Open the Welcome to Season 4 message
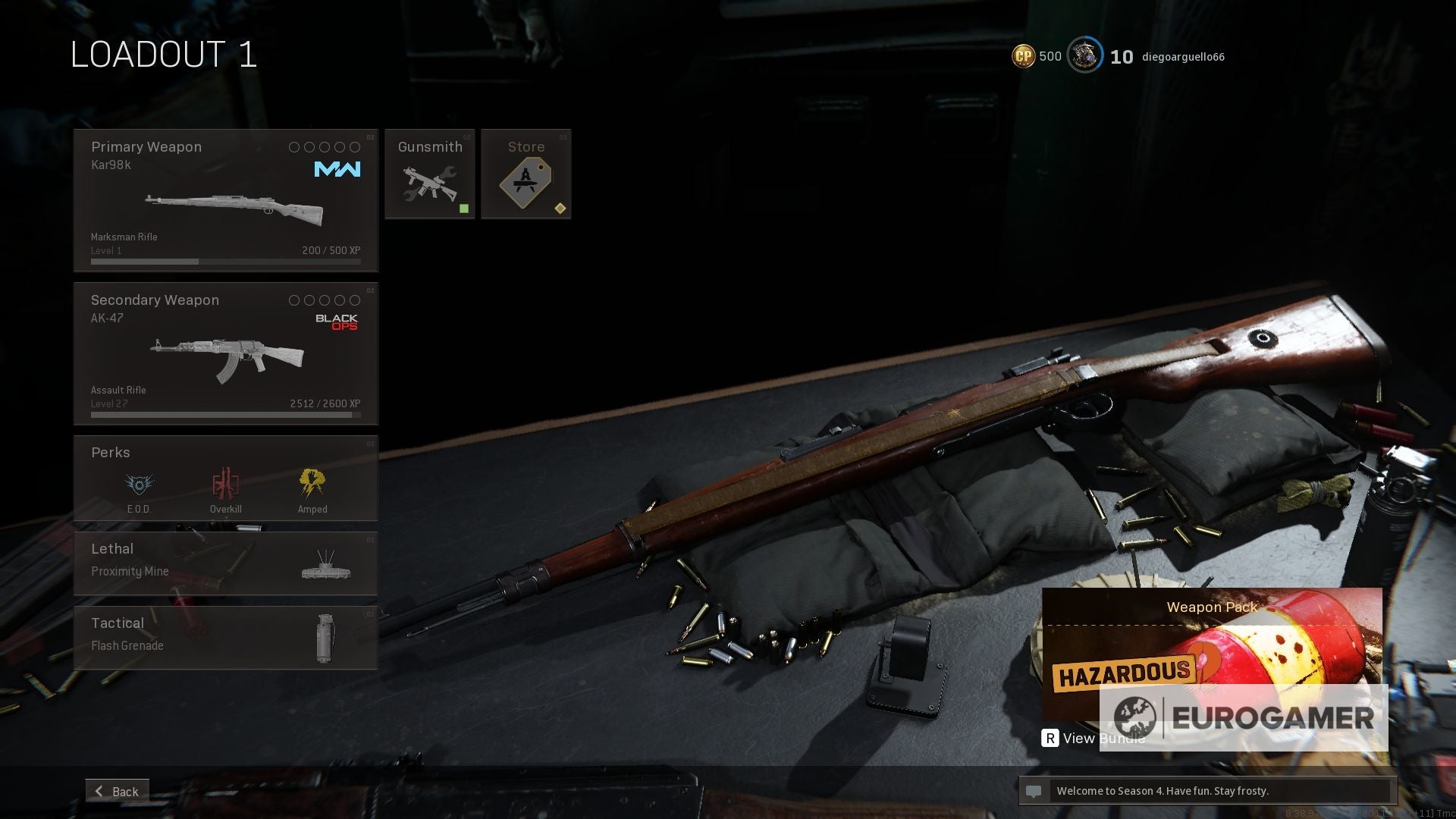 pos(1210,790)
